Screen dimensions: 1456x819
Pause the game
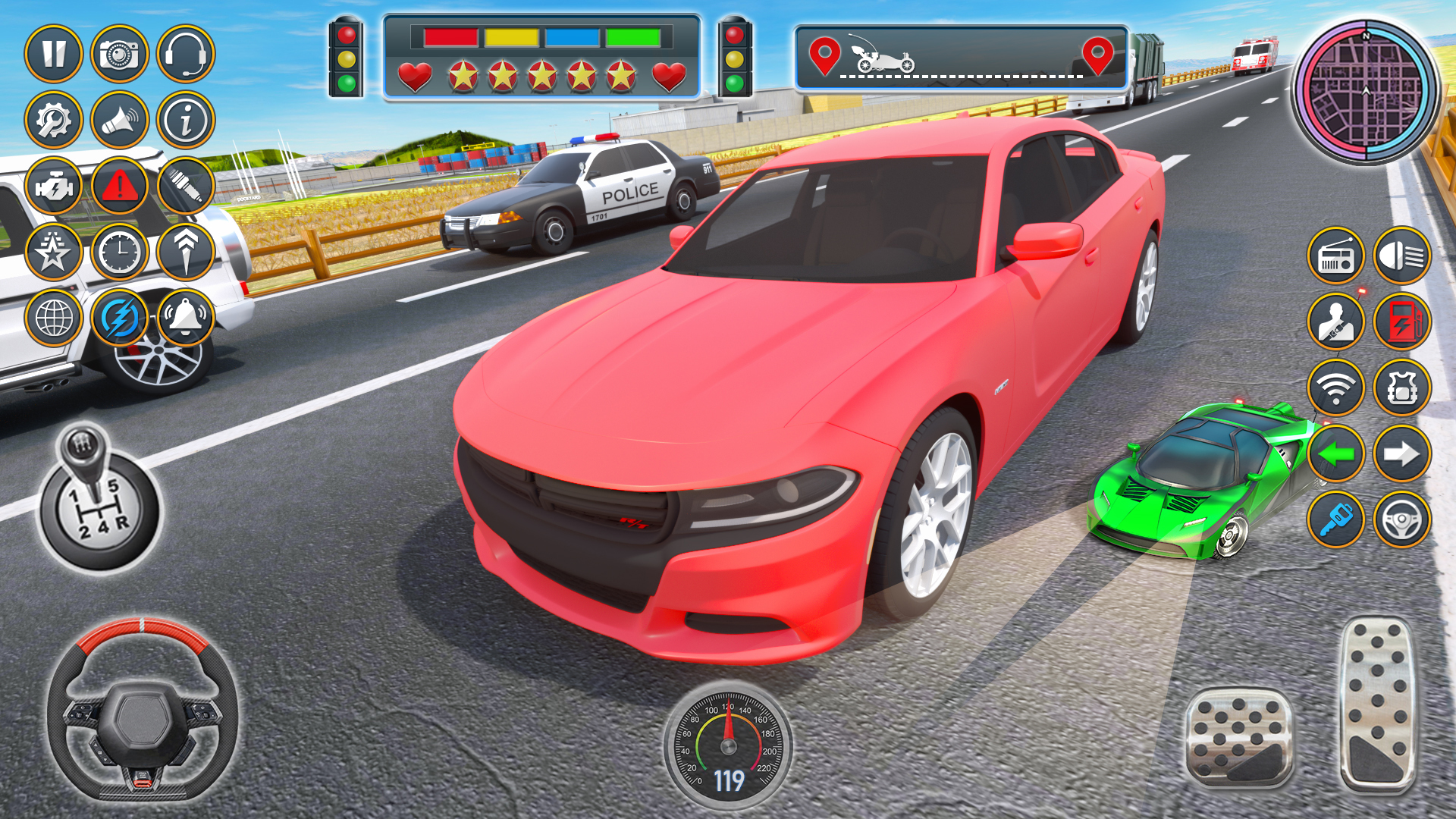pos(55,52)
